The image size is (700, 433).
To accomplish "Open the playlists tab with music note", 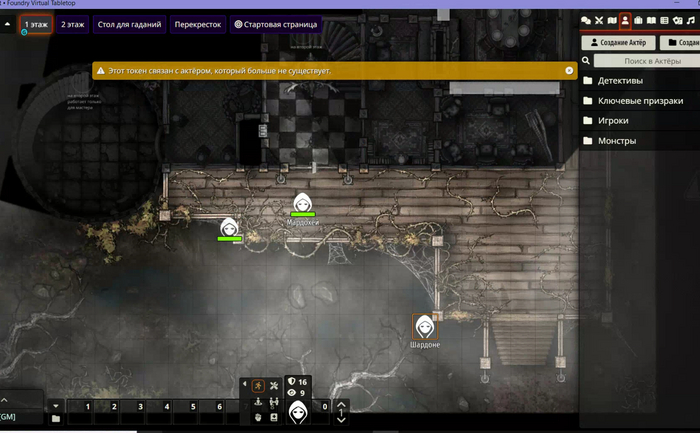I will point(690,20).
